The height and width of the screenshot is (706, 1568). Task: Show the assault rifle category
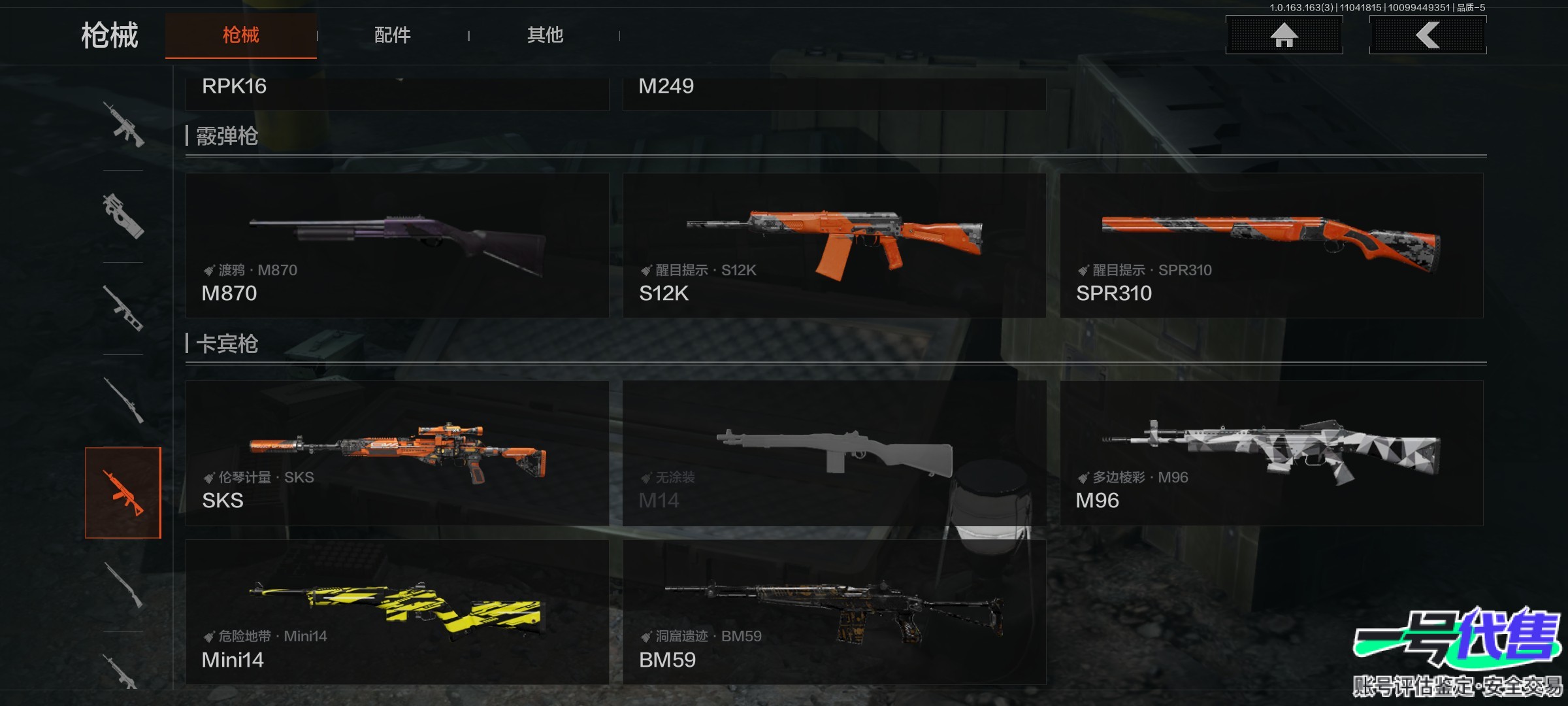(x=123, y=124)
